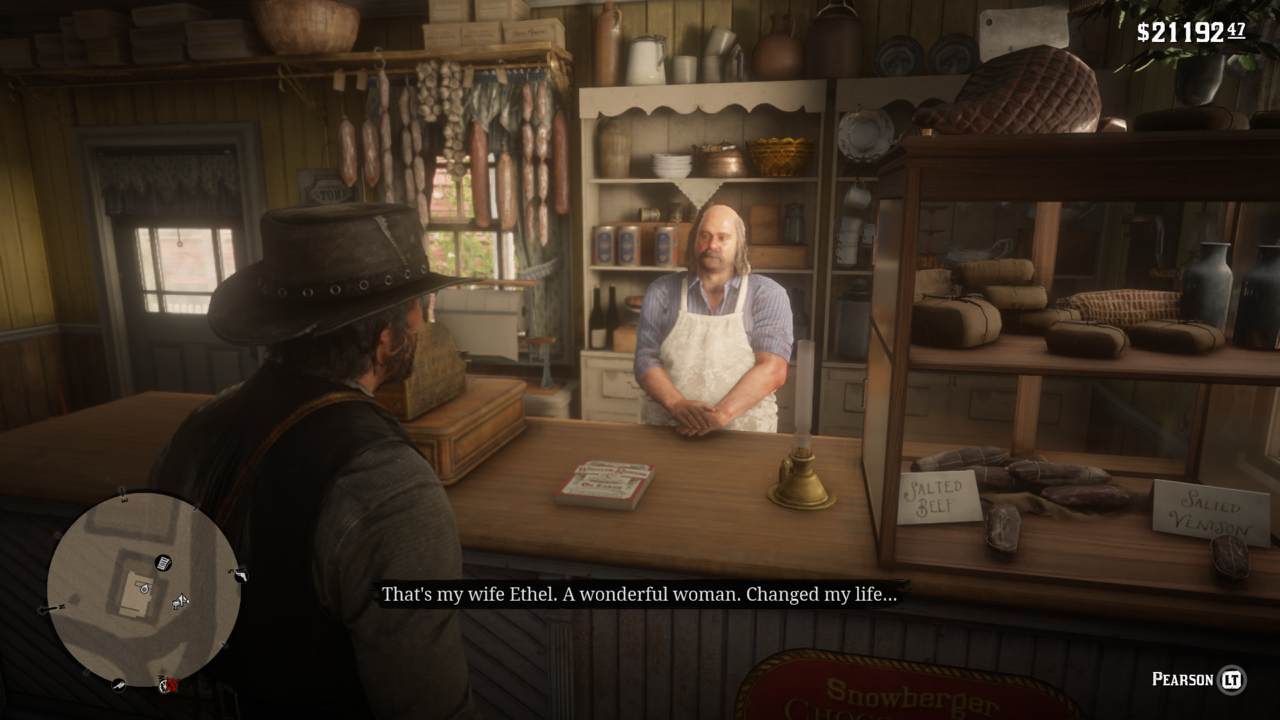
Task: Click the newspaper icon on the minimap
Action: tap(164, 562)
